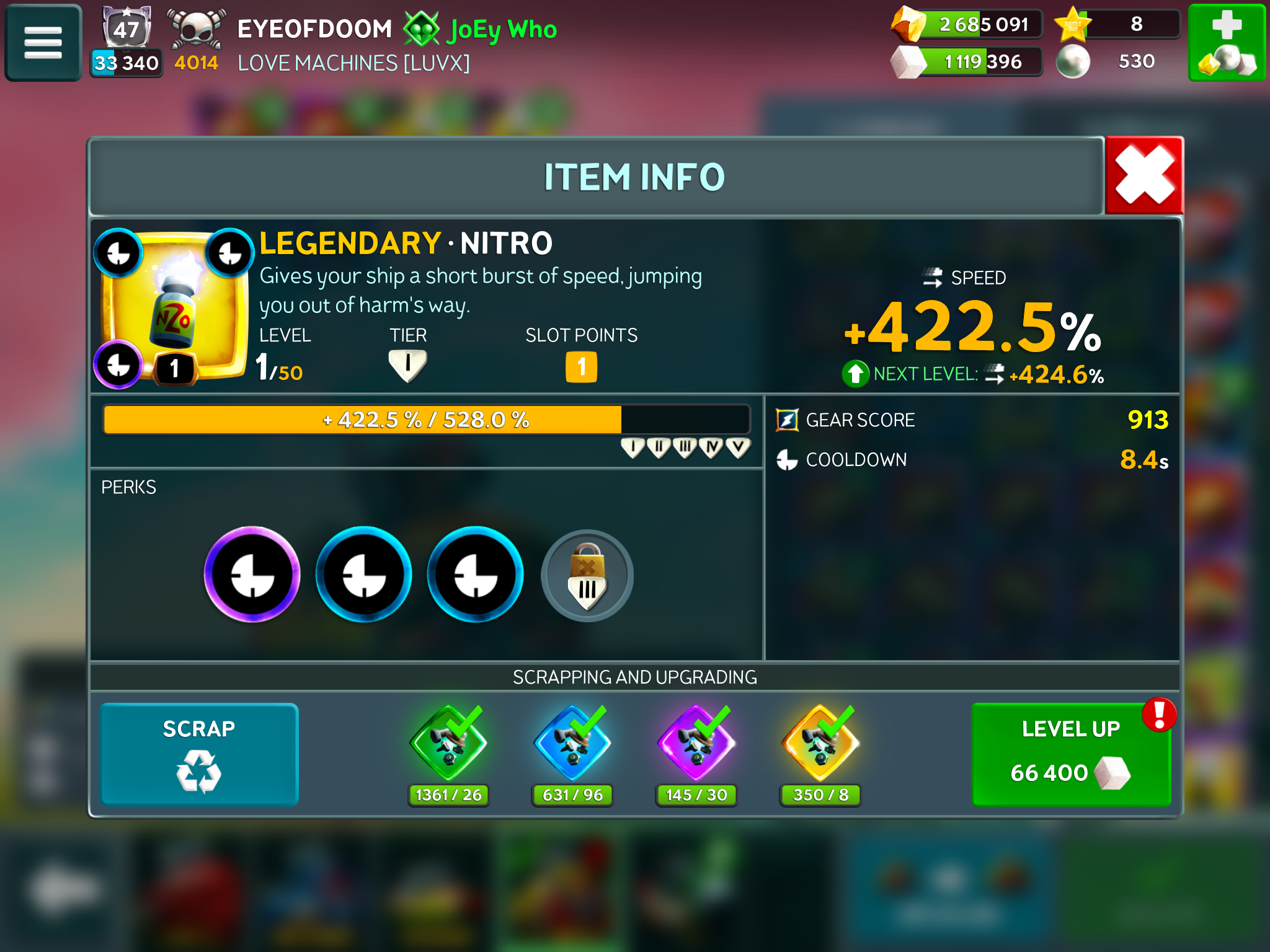Close the Item Info window
1270x952 pixels.
tap(1144, 175)
